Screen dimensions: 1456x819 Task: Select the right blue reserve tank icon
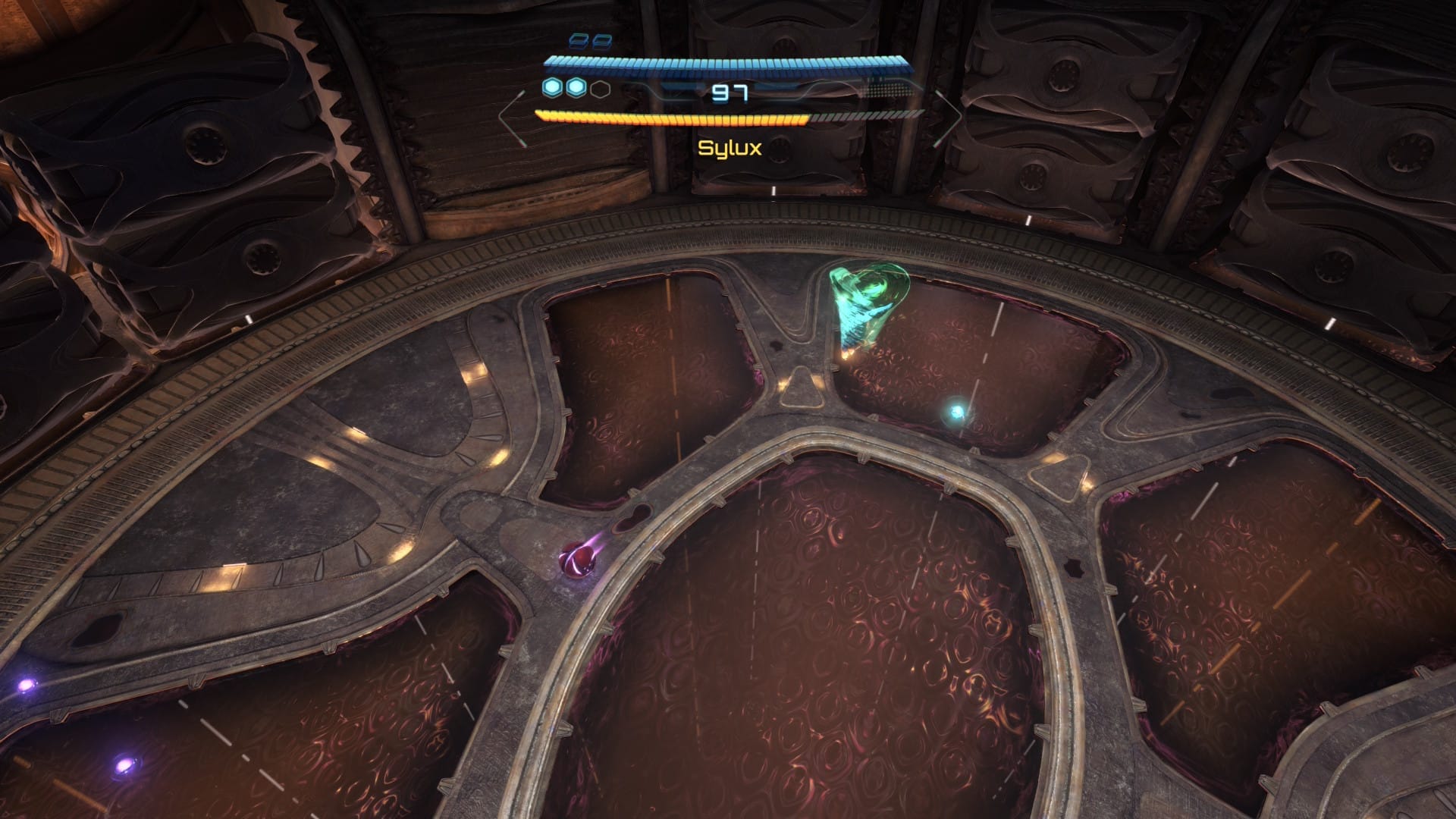tap(603, 42)
